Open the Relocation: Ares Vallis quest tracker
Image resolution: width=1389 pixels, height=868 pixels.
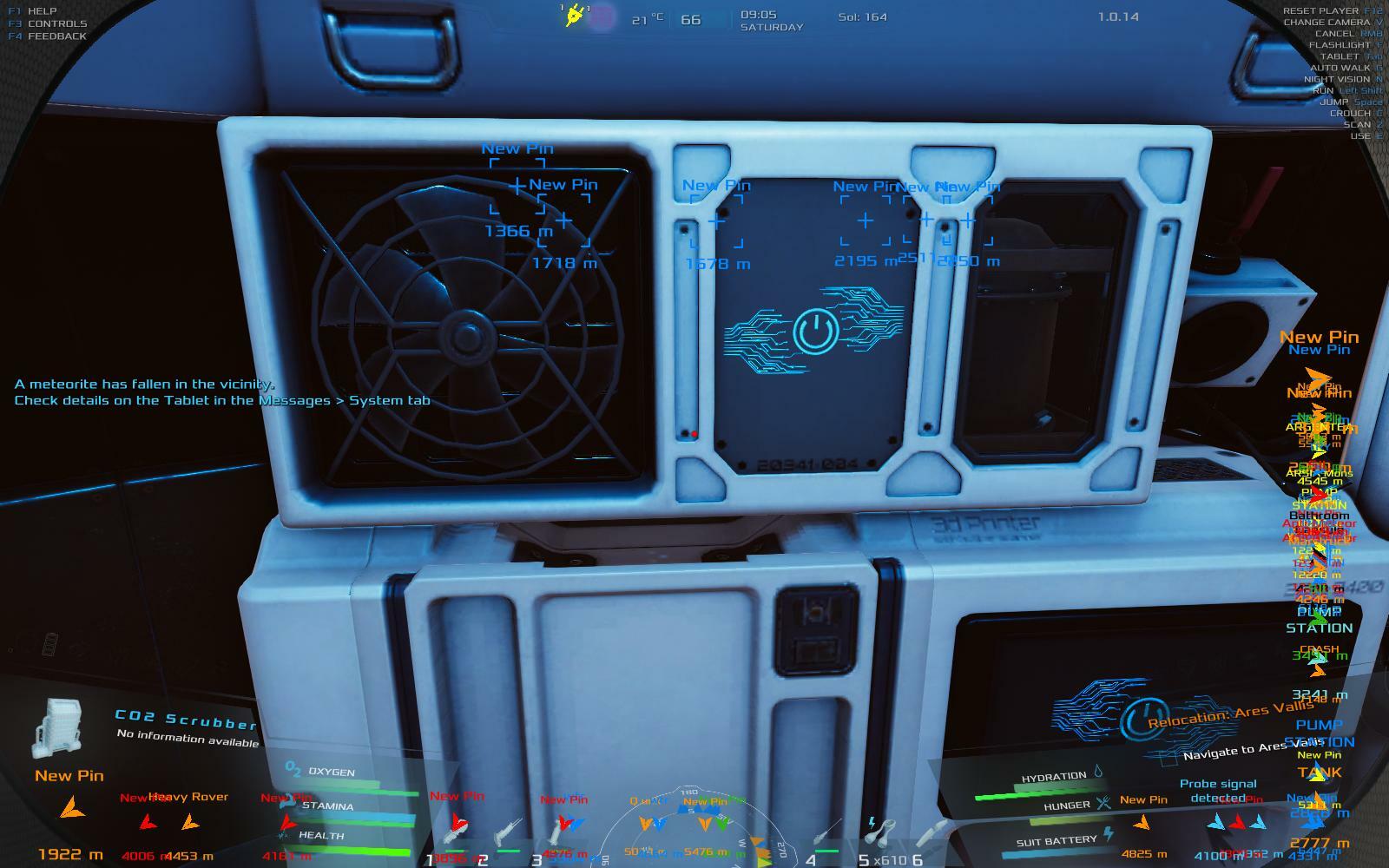pos(1229,714)
